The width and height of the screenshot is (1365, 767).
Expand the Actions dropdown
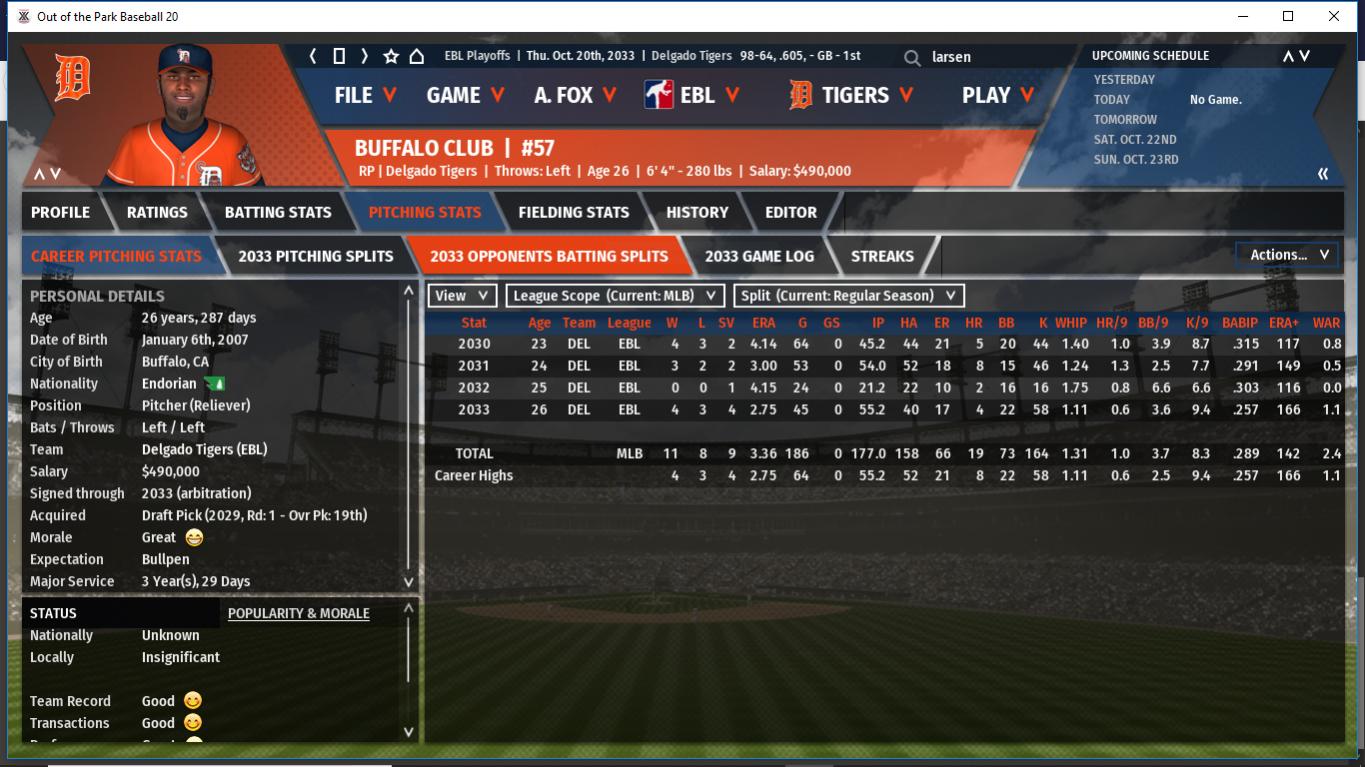tap(1288, 255)
